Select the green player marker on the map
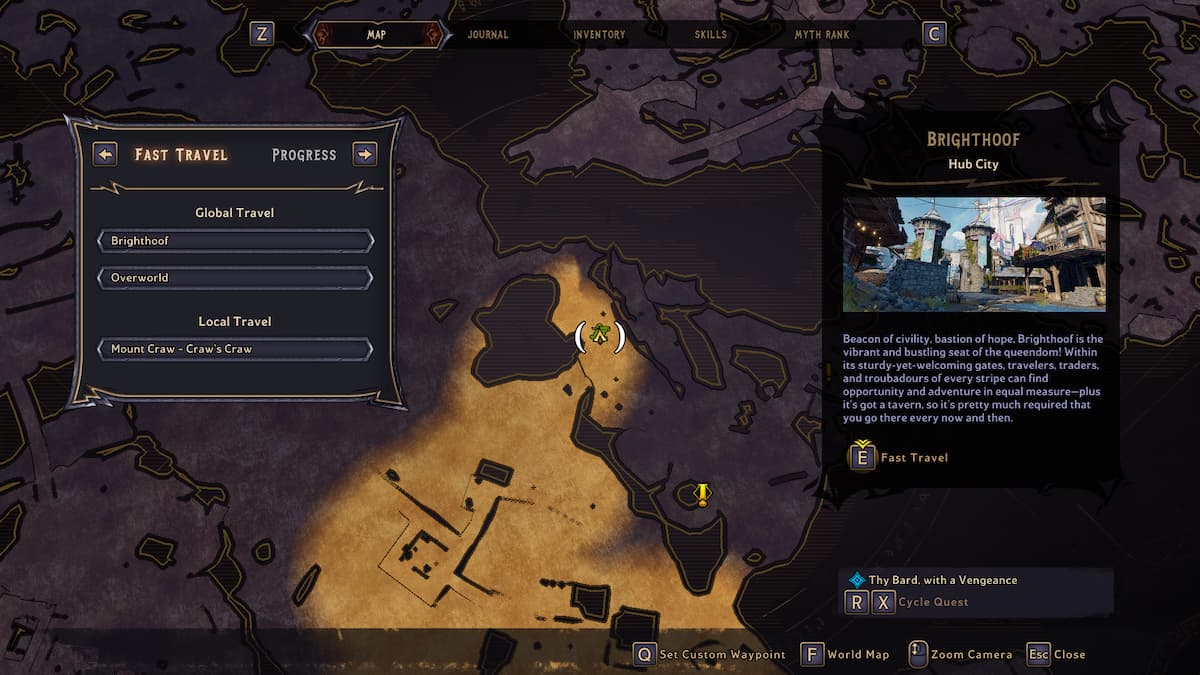The width and height of the screenshot is (1200, 675). (x=600, y=336)
